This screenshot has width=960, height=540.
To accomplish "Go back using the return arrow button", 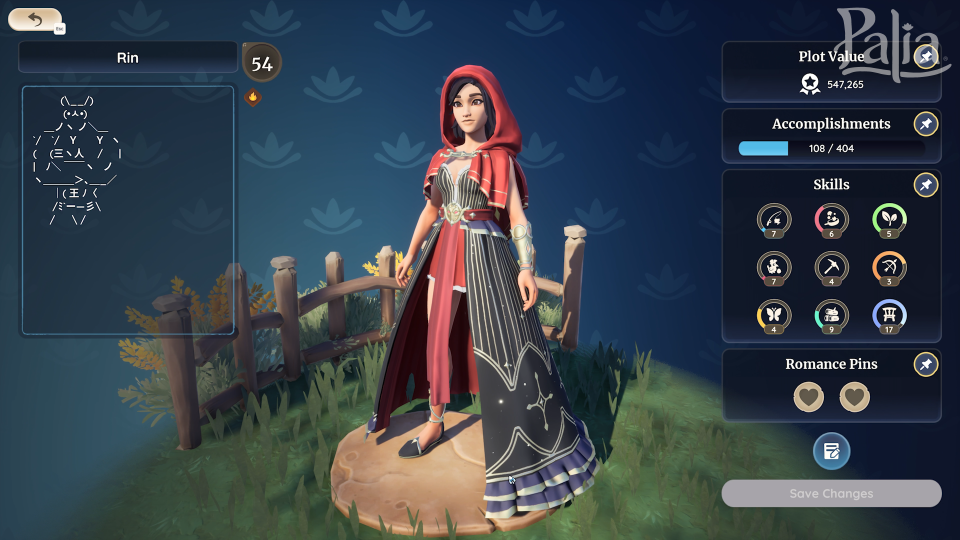I will [34, 19].
